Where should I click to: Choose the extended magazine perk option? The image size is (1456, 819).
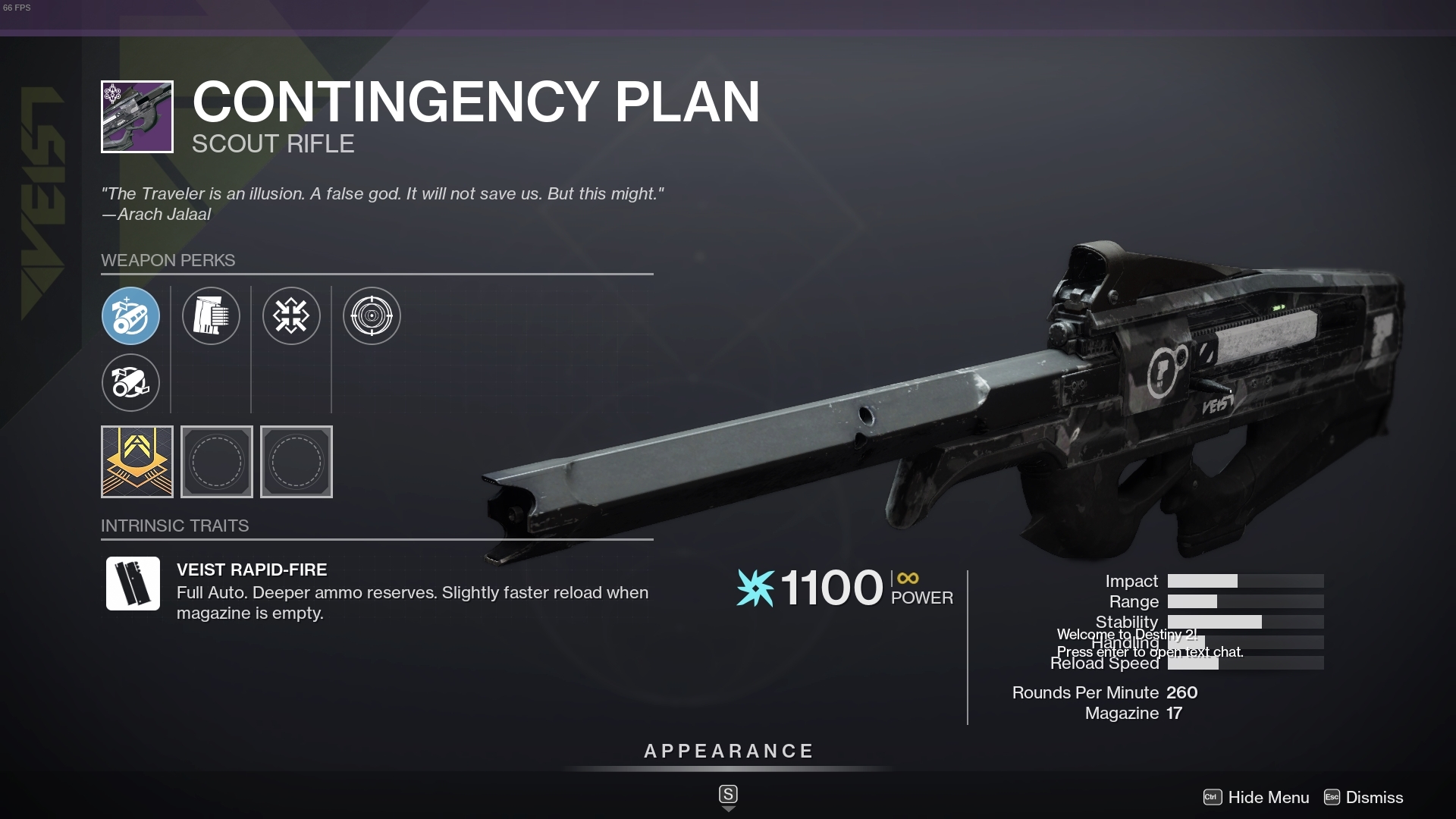point(211,316)
